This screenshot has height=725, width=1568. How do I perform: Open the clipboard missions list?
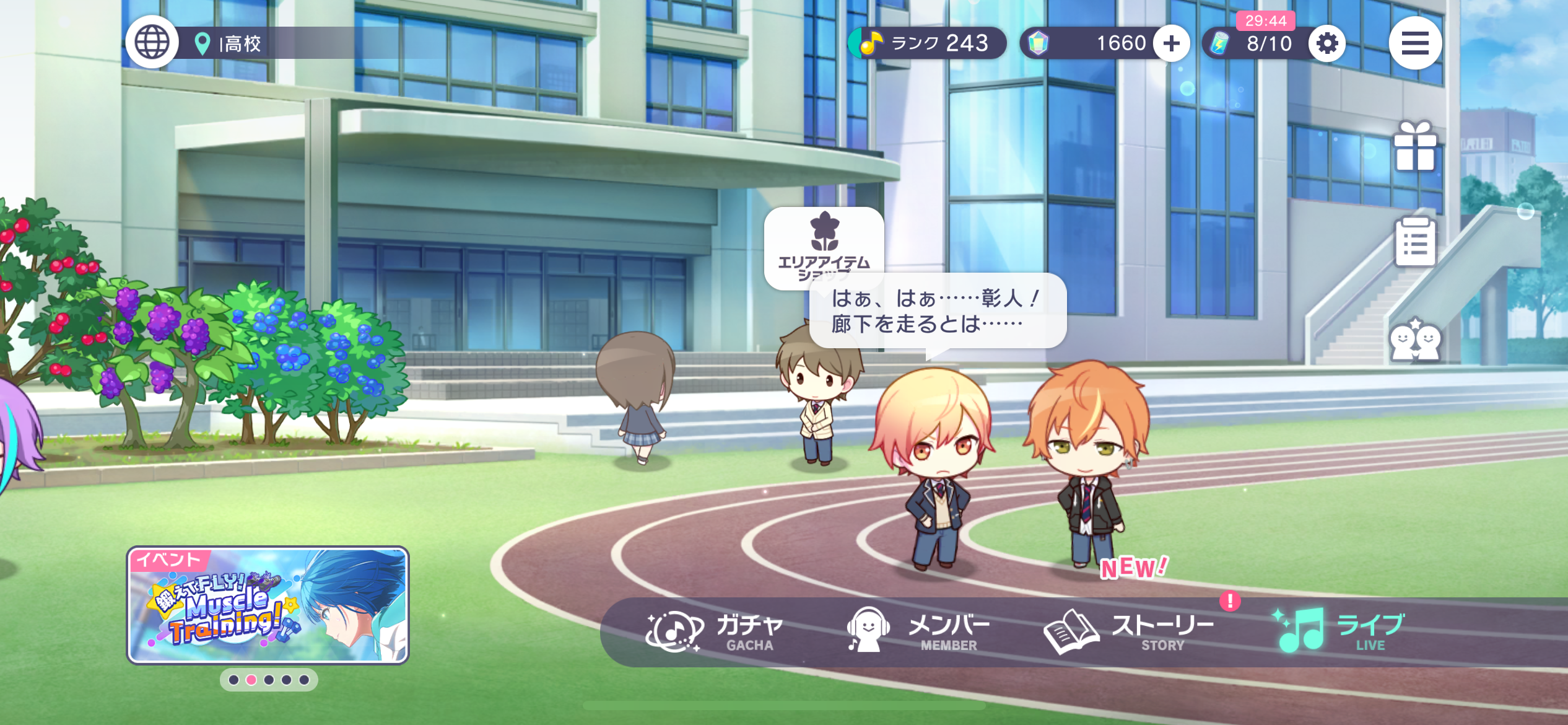point(1414,242)
